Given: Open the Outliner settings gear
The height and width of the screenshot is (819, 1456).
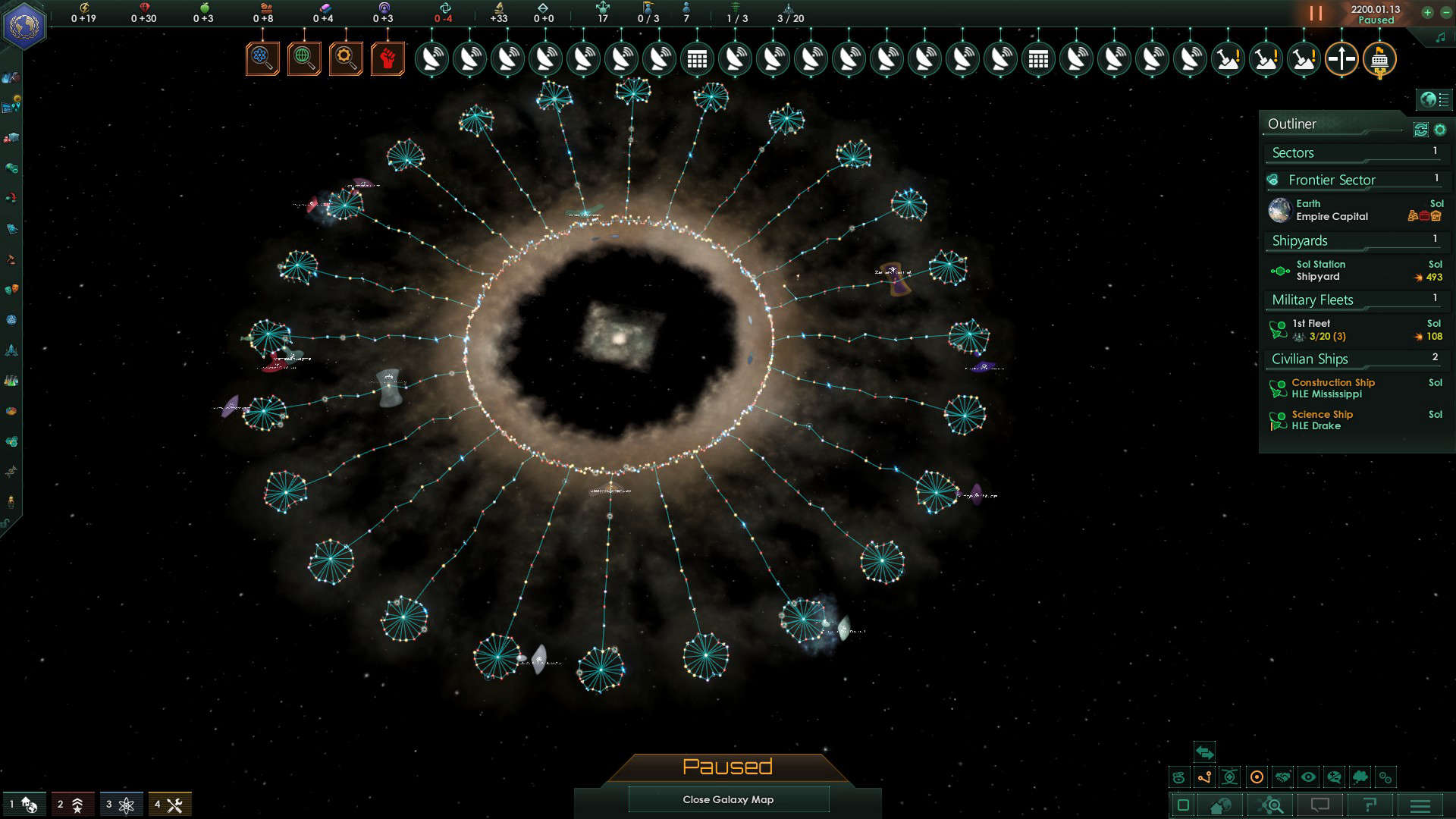Looking at the screenshot, I should [x=1440, y=130].
